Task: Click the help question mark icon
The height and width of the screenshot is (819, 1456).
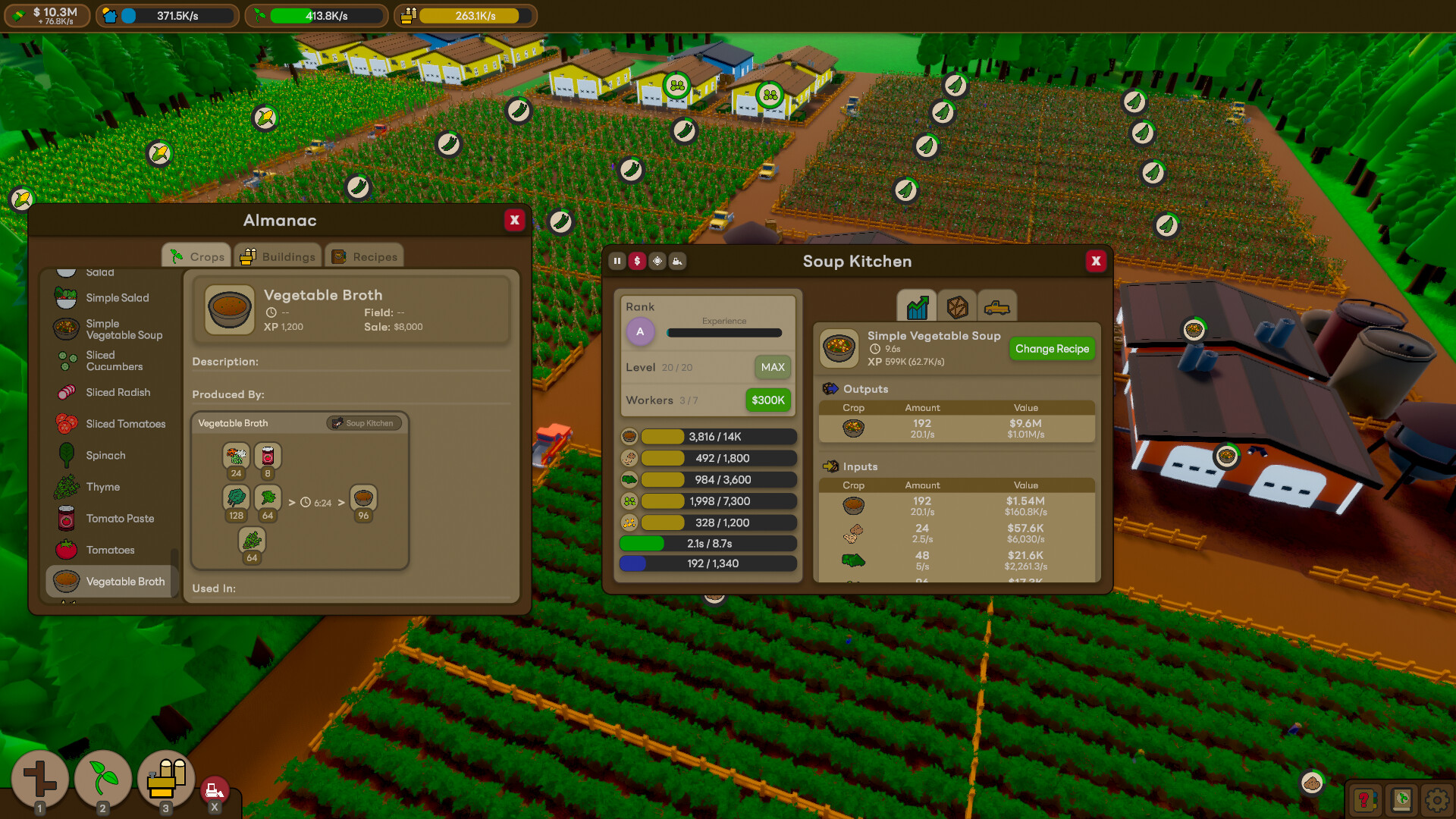Action: [1367, 799]
